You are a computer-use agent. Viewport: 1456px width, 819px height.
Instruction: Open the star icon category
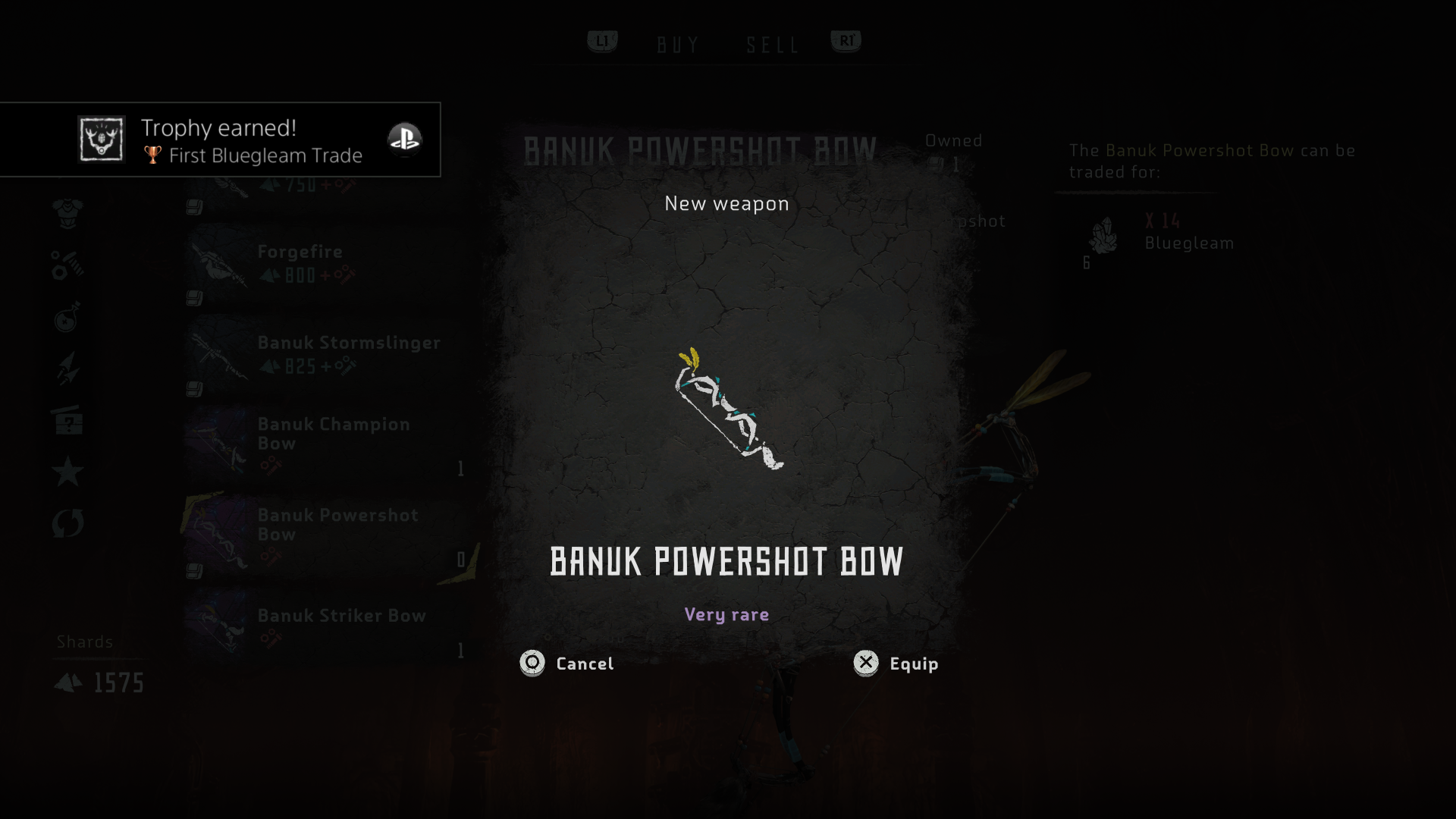point(67,472)
